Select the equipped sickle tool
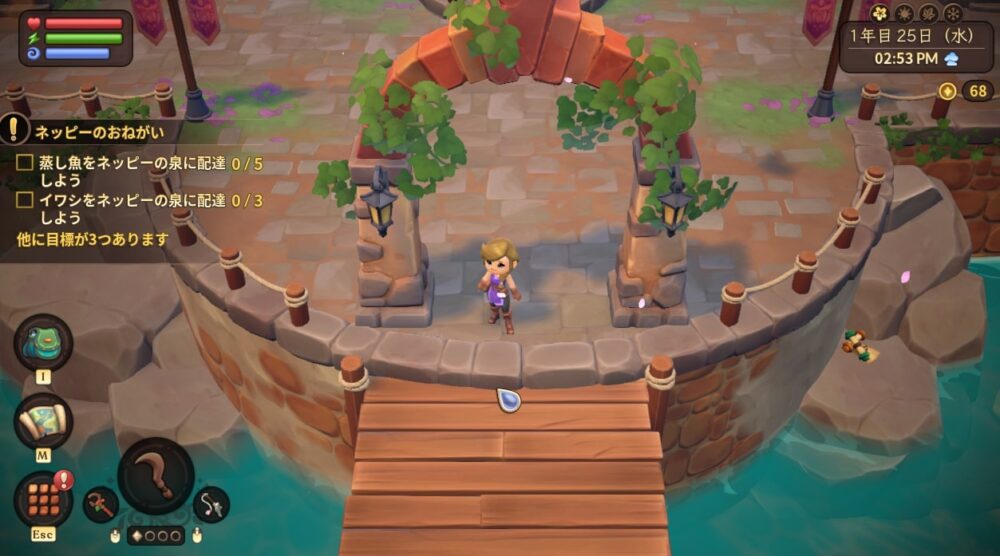 (x=156, y=476)
